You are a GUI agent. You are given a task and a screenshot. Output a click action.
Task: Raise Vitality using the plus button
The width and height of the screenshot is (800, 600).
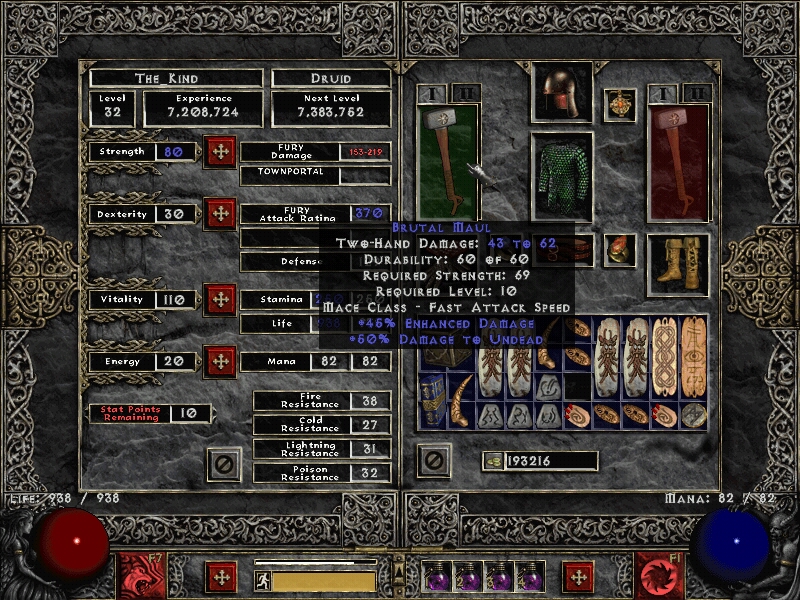[220, 299]
